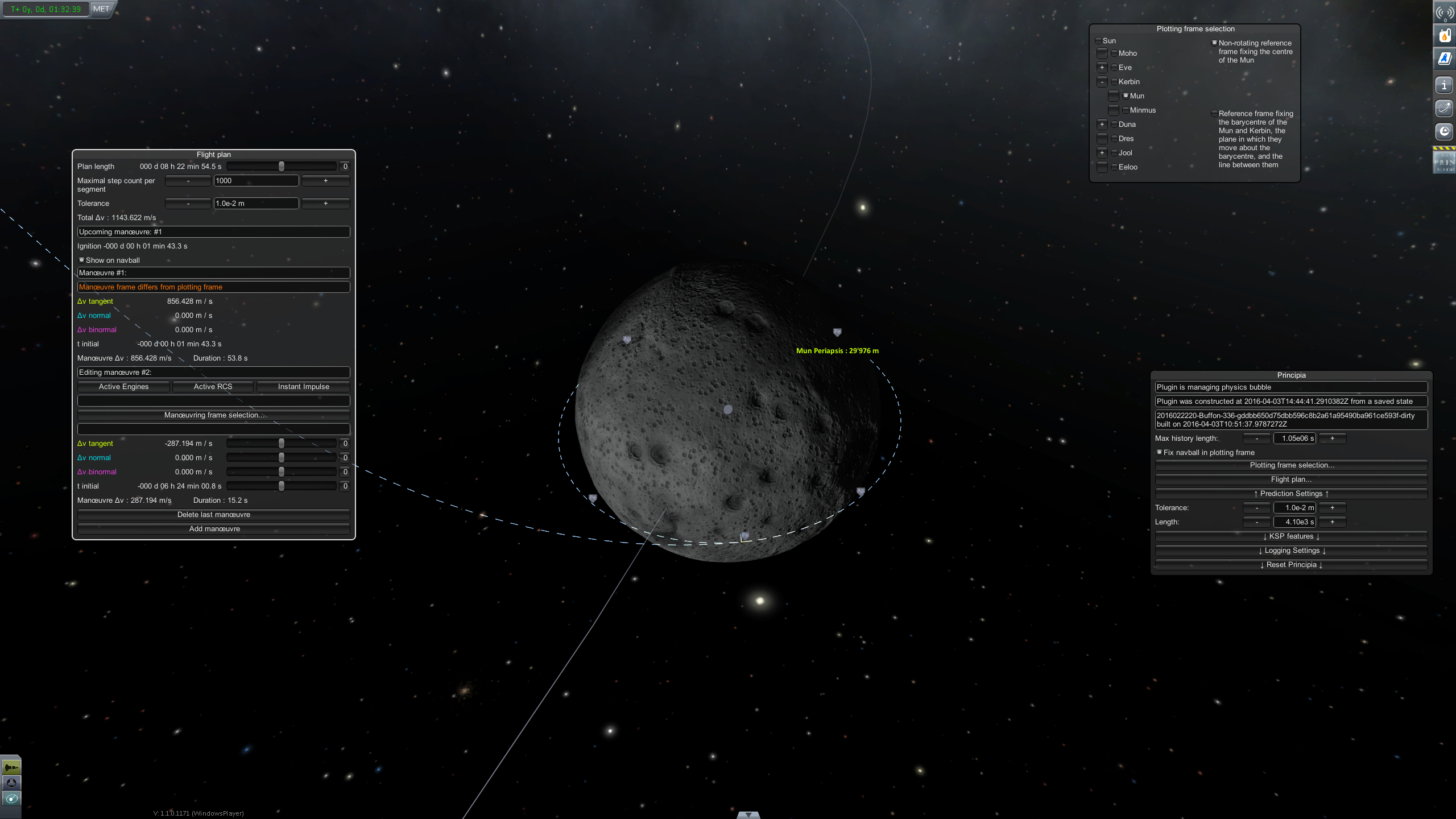Open Manœuvring frame selection

(214, 415)
